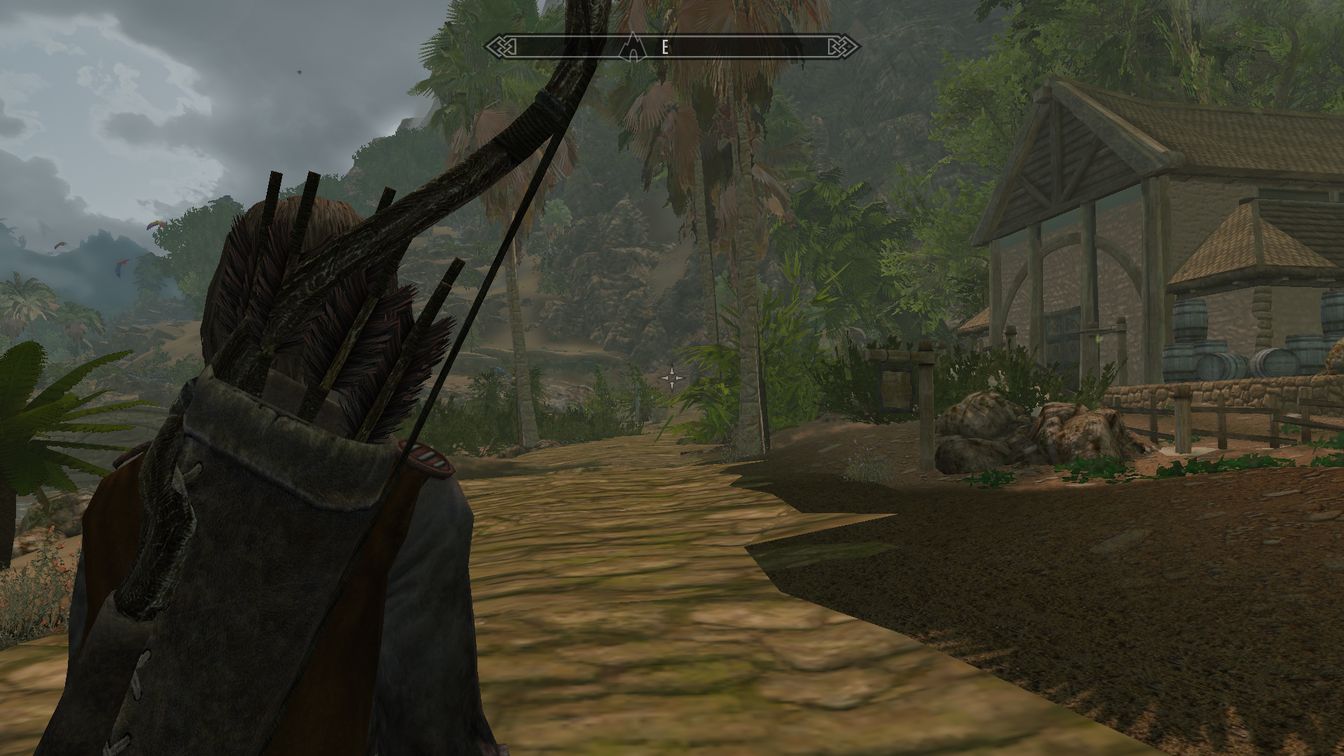The image size is (1344, 756).
Task: Click the mountain location marker on the compass
Action: point(634,45)
